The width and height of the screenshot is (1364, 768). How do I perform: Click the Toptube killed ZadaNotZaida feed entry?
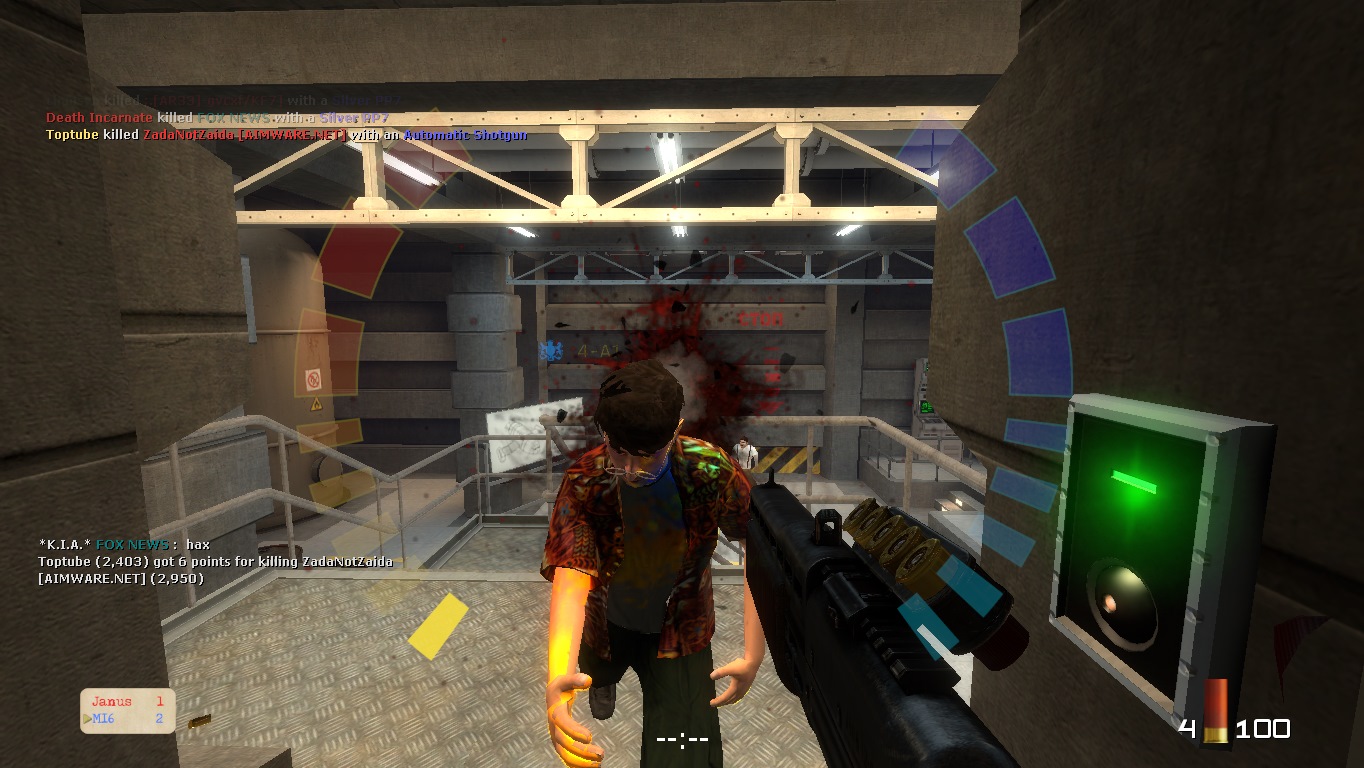tap(286, 135)
